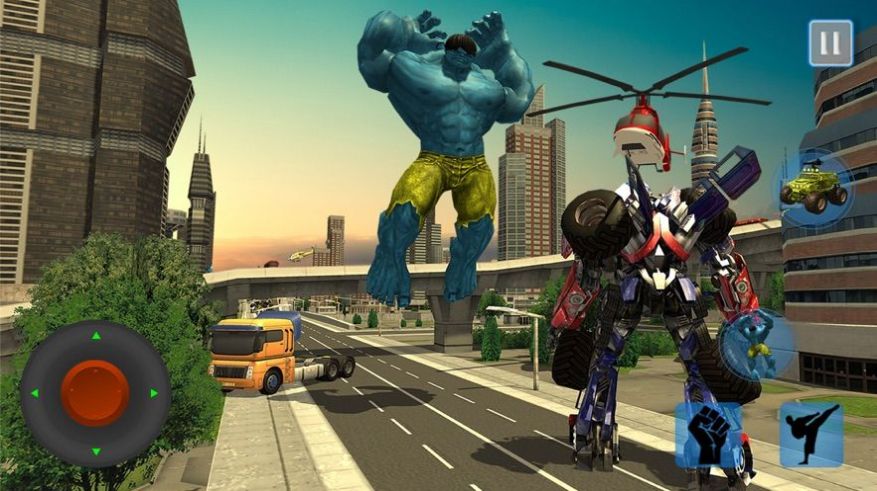877x491 pixels.
Task: Hit the fist punch attack button
Action: 709,435
